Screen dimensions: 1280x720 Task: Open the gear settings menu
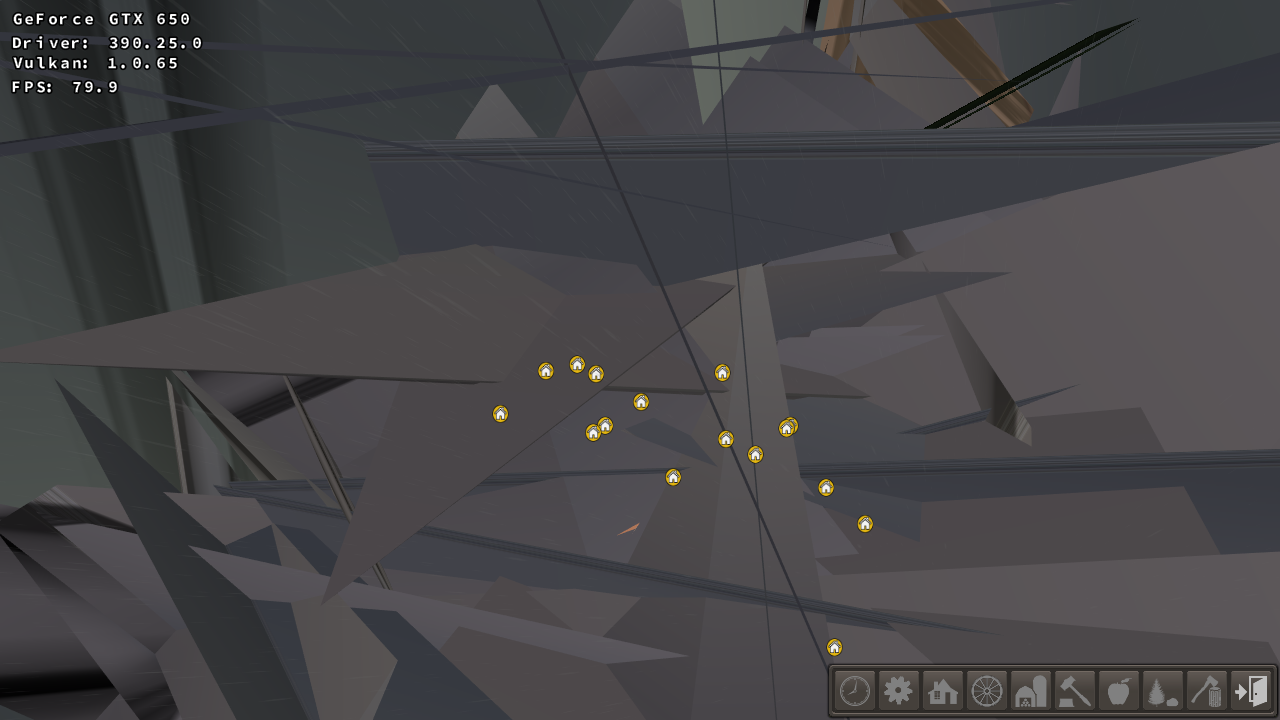coord(898,690)
